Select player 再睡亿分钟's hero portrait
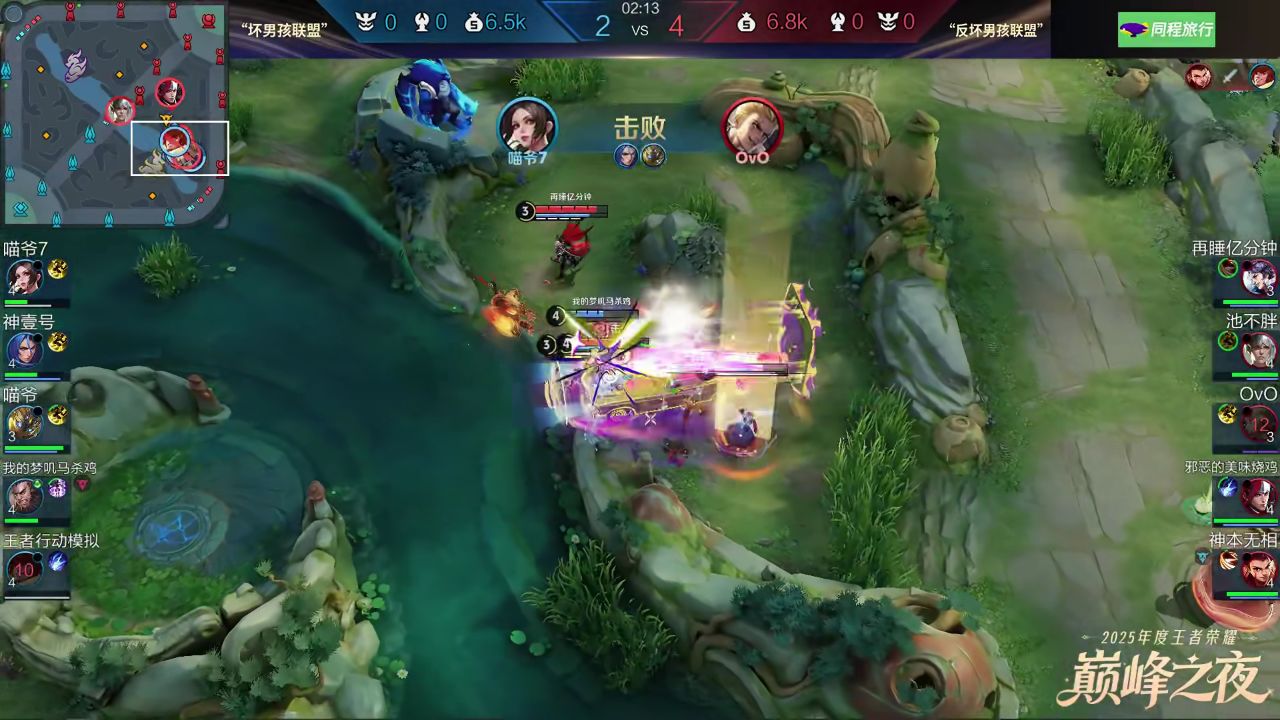This screenshot has height=720, width=1280. [1258, 276]
